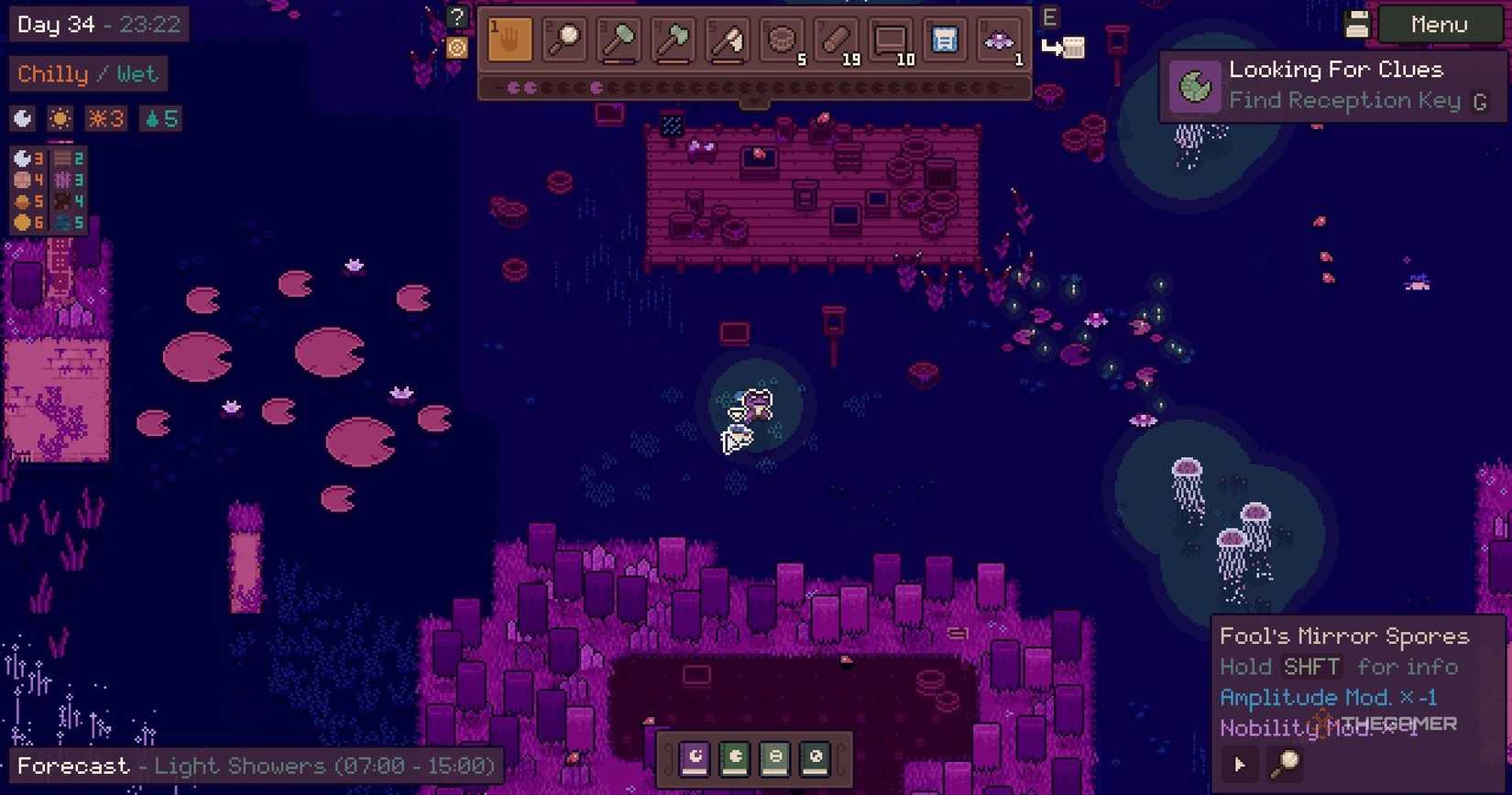The height and width of the screenshot is (795, 1512).
Task: Select the Floppy Disk save item
Action: [x=943, y=41]
